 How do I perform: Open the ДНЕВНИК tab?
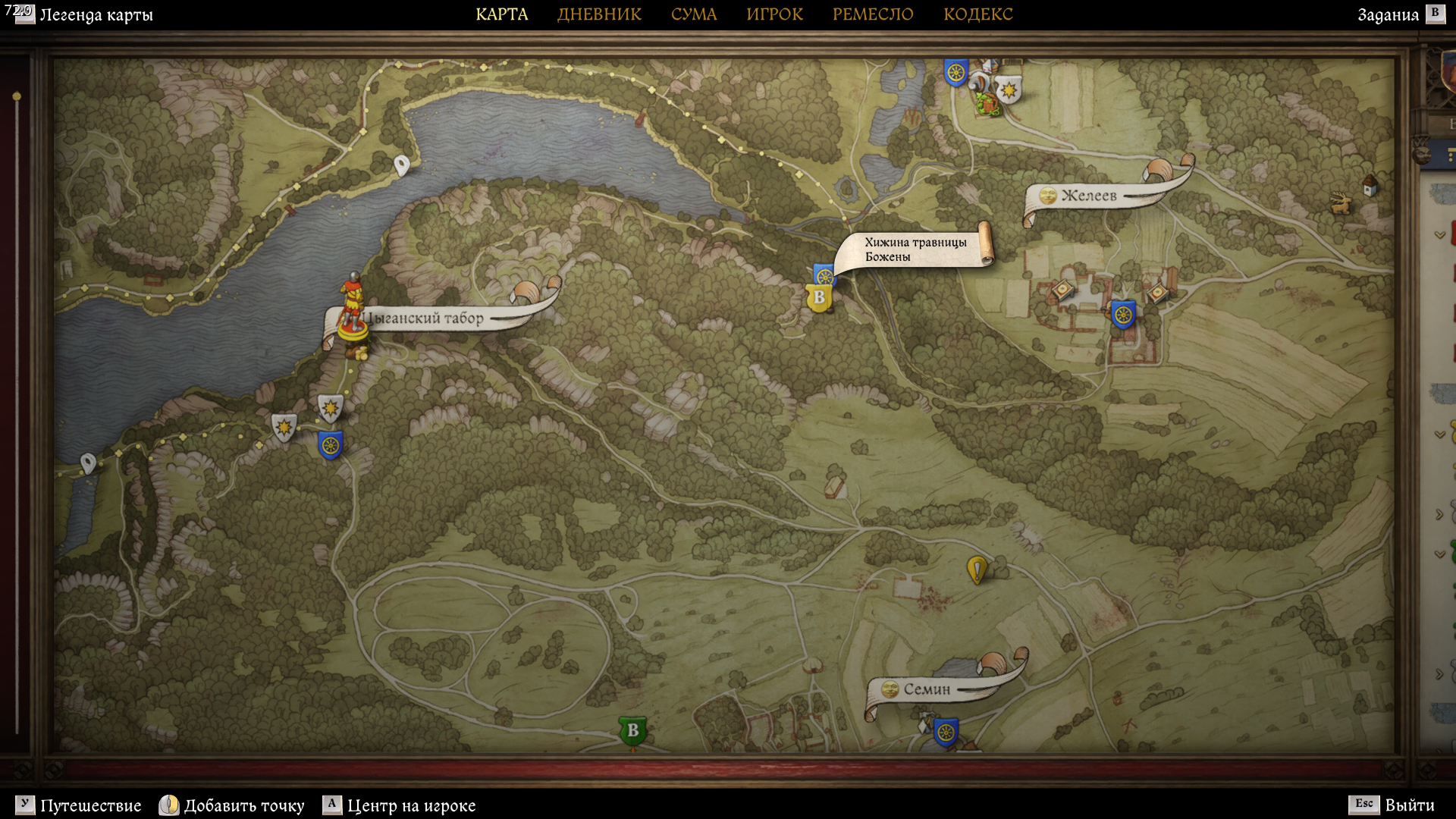tap(599, 14)
